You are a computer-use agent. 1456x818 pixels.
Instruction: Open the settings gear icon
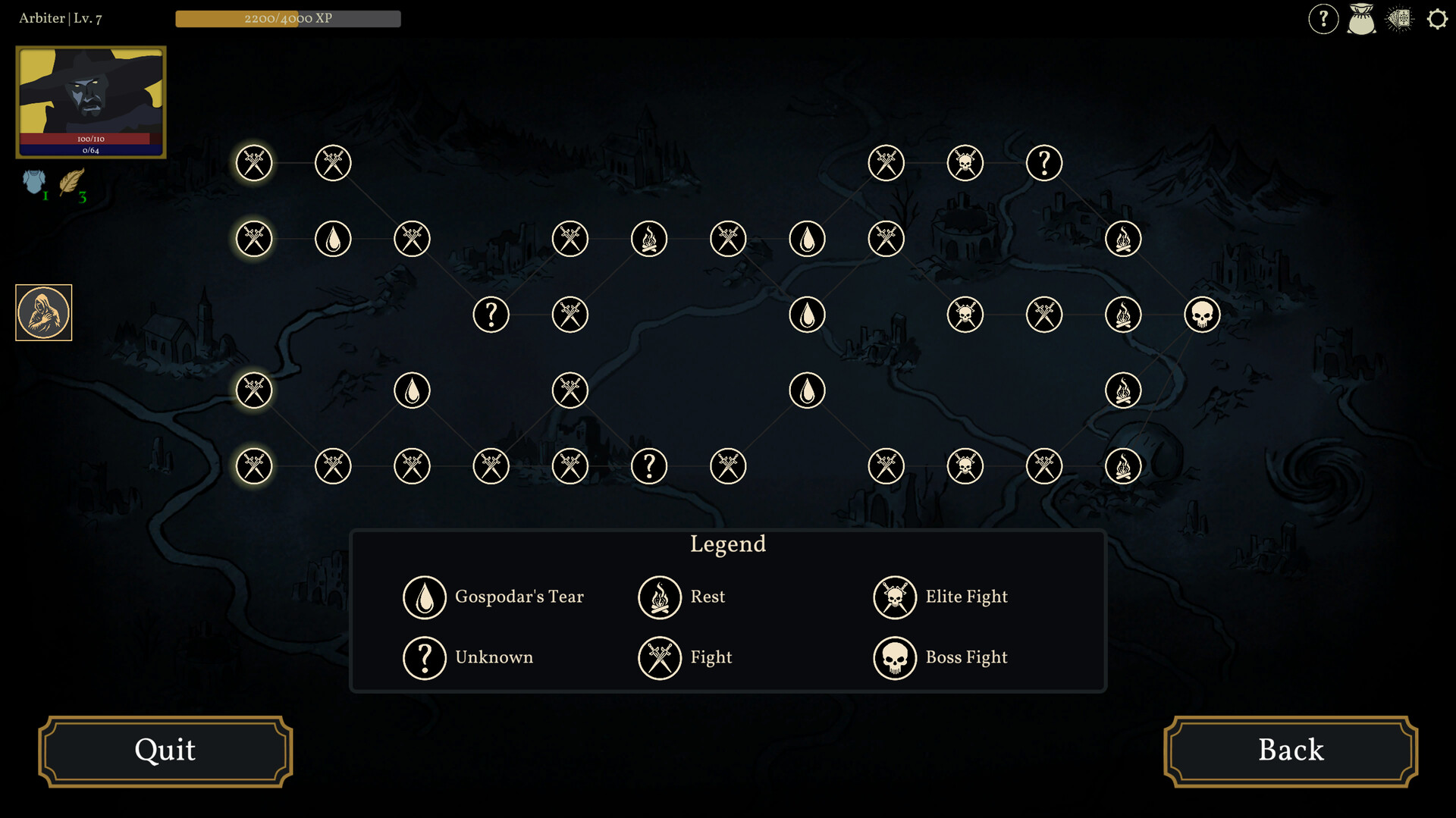(1437, 19)
